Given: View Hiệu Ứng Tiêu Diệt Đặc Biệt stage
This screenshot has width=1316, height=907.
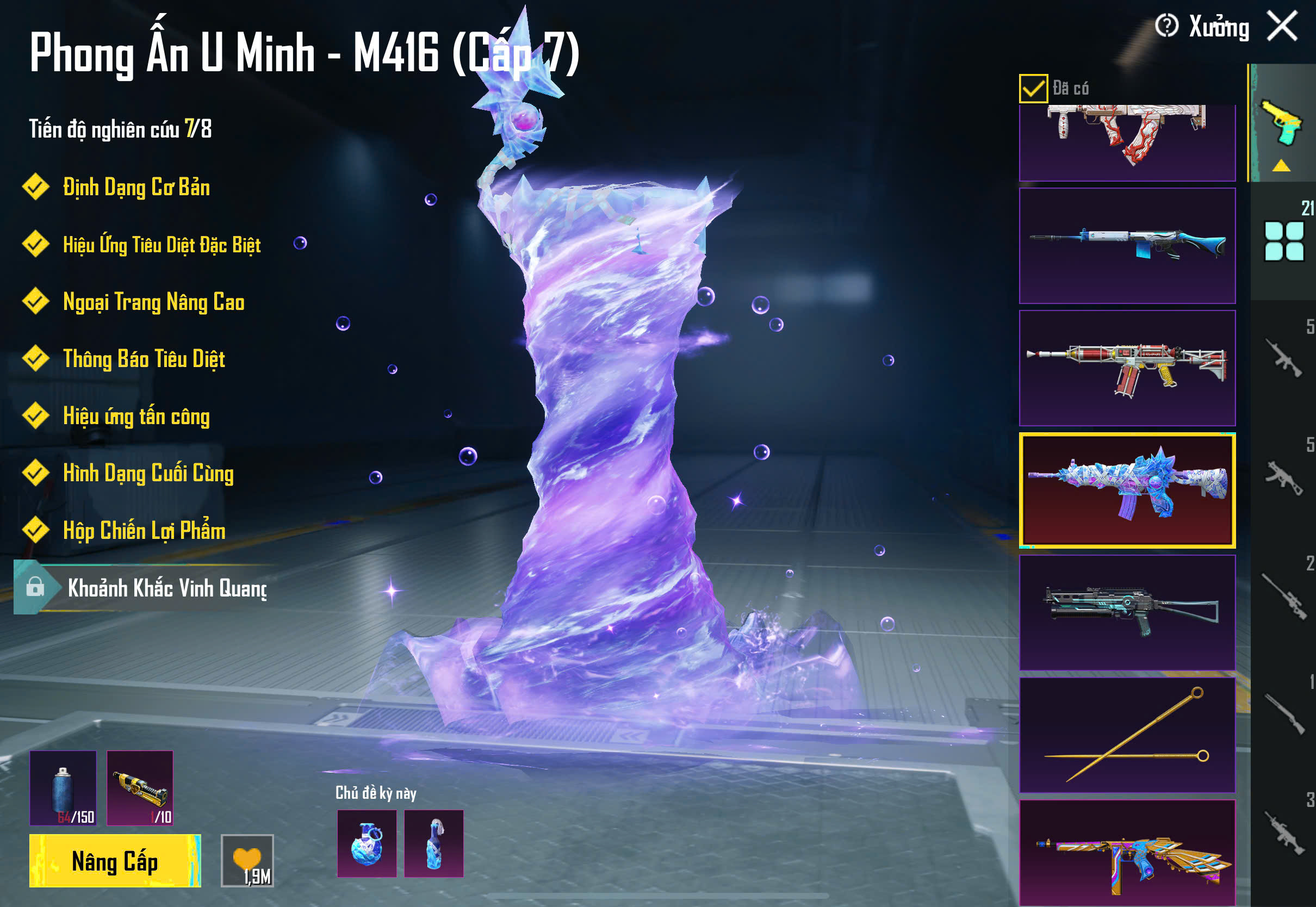Looking at the screenshot, I should (161, 245).
